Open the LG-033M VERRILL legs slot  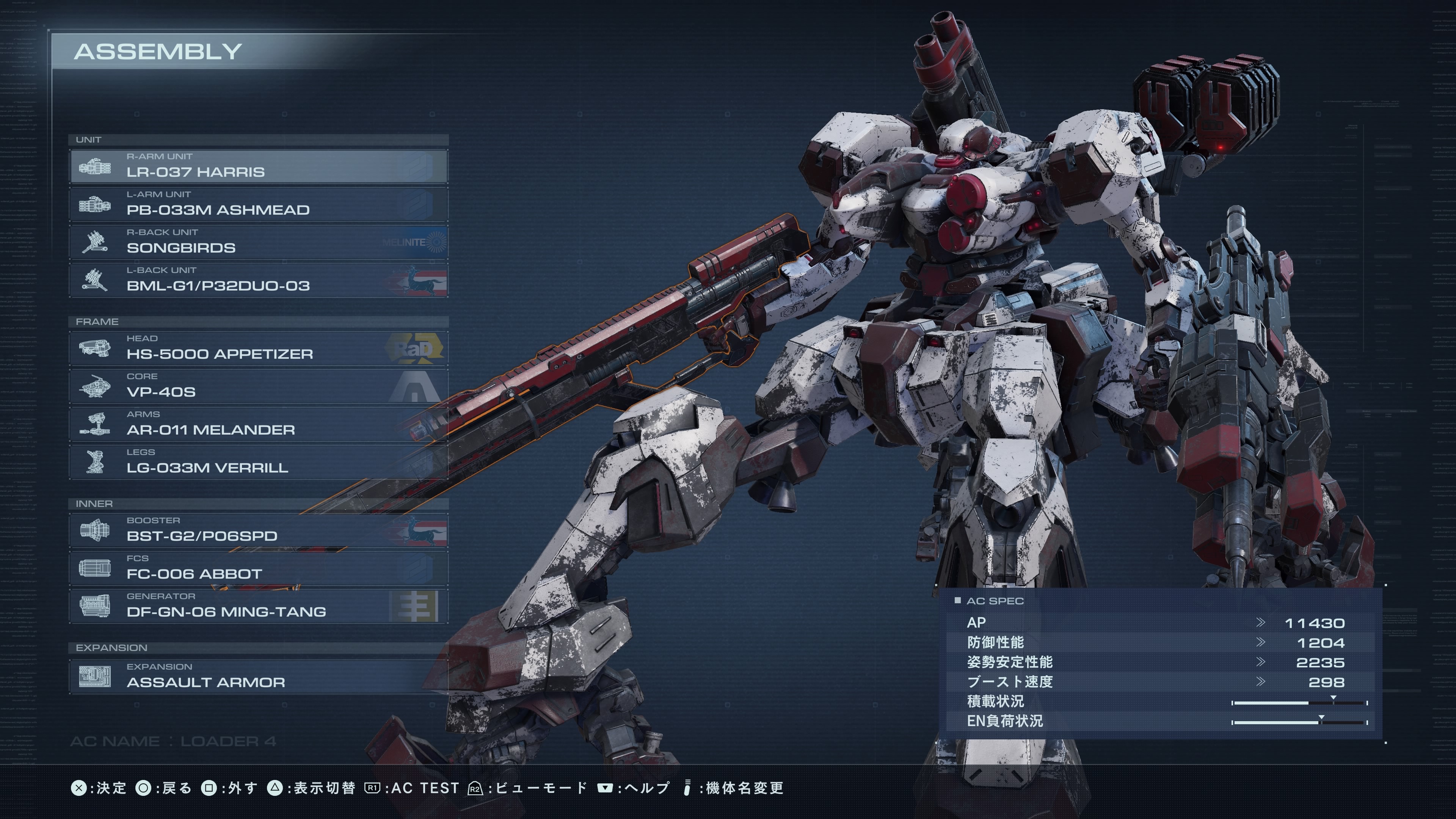coord(258,462)
